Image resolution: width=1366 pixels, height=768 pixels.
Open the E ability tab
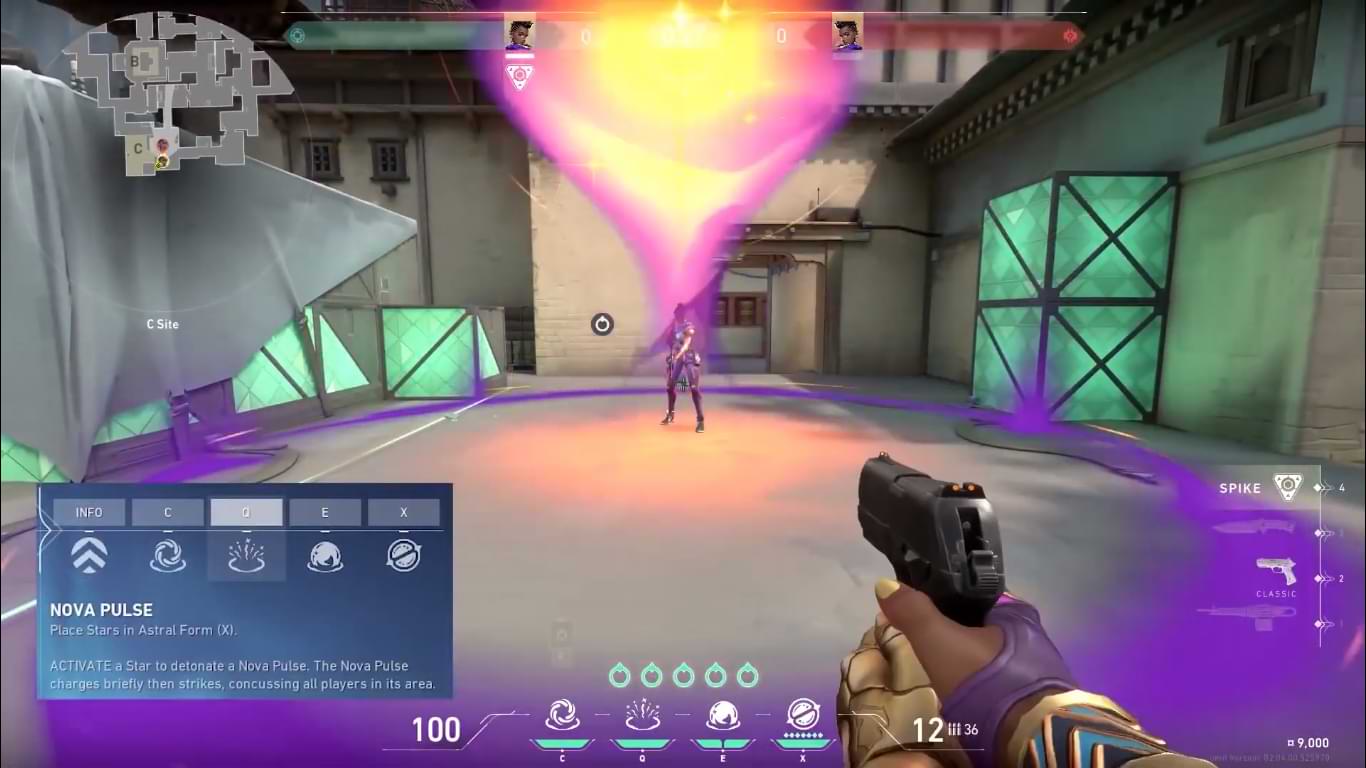click(325, 512)
